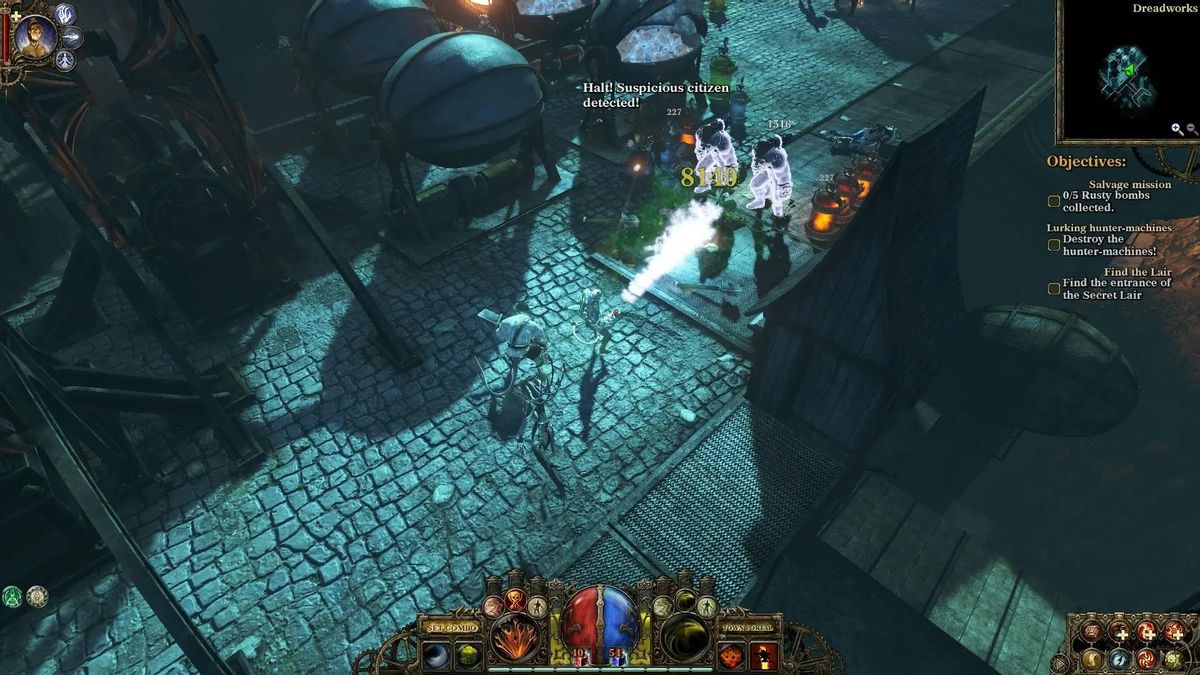Activate the fiery orange orb quick slot
The image size is (1200, 675).
(x=732, y=656)
